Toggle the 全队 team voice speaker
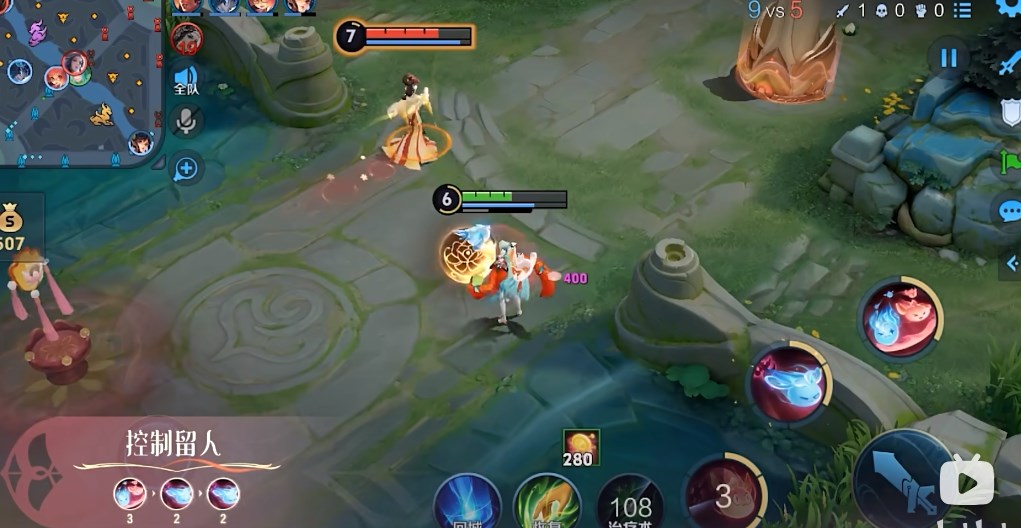Image resolution: width=1021 pixels, height=528 pixels. click(186, 80)
